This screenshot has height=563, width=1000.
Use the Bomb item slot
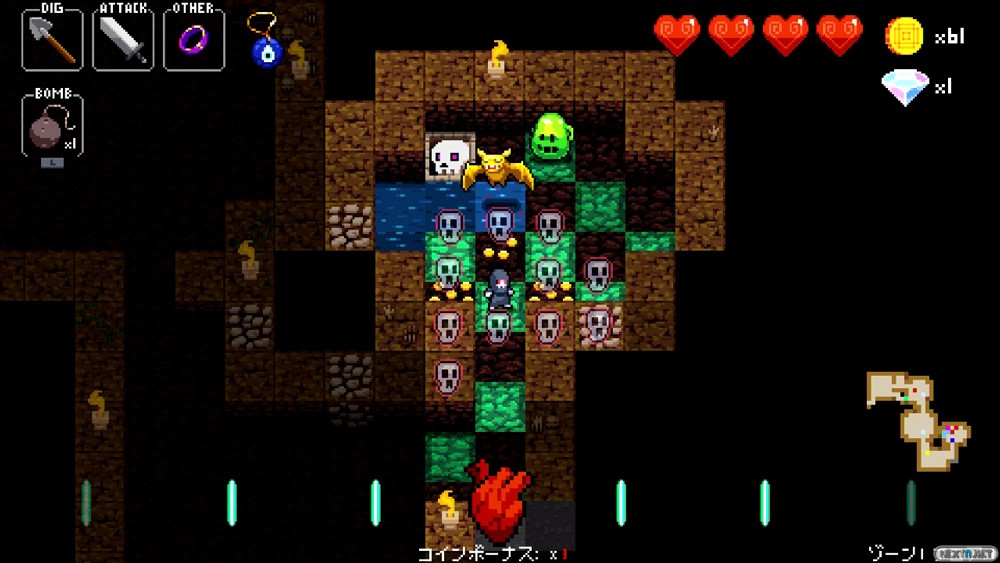pyautogui.click(x=52, y=126)
